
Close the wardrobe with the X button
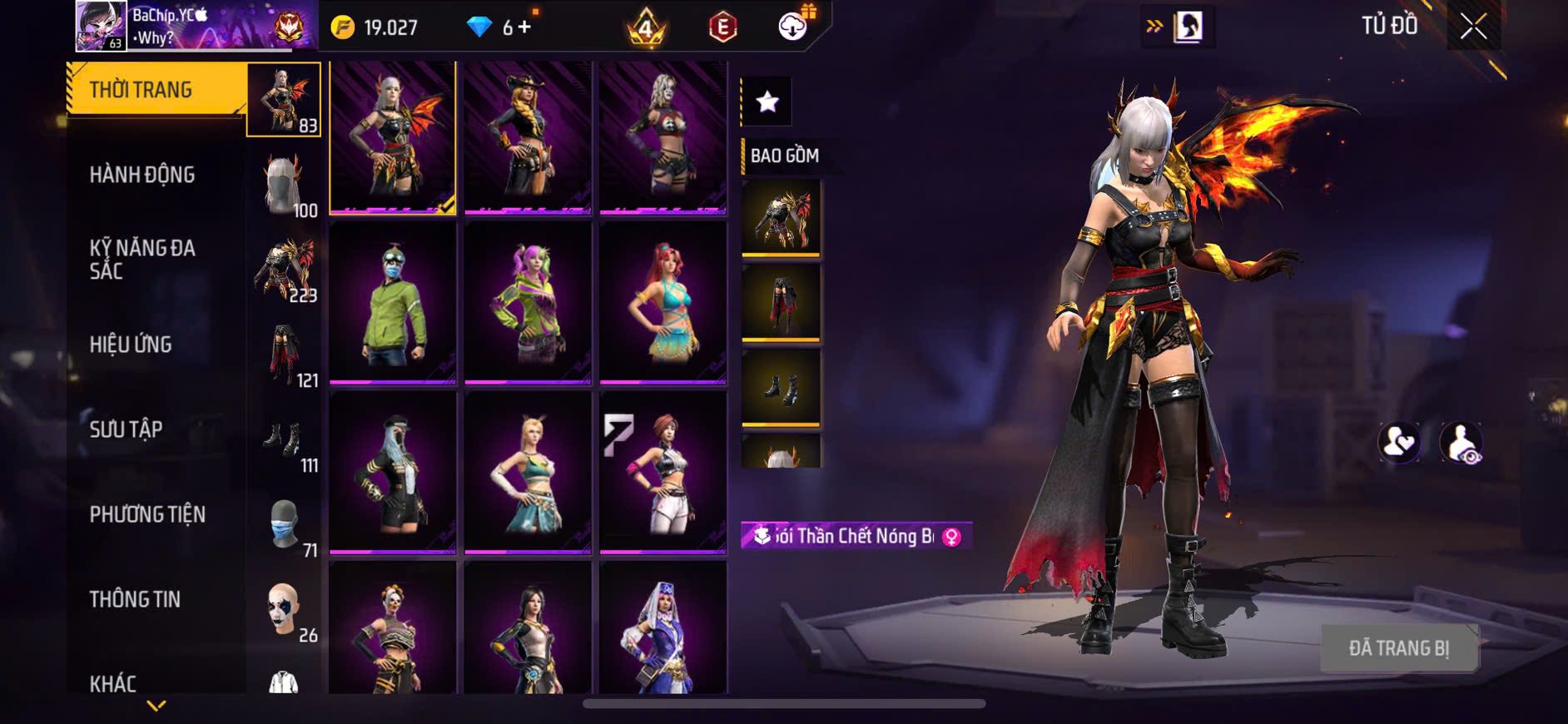coord(1472,27)
